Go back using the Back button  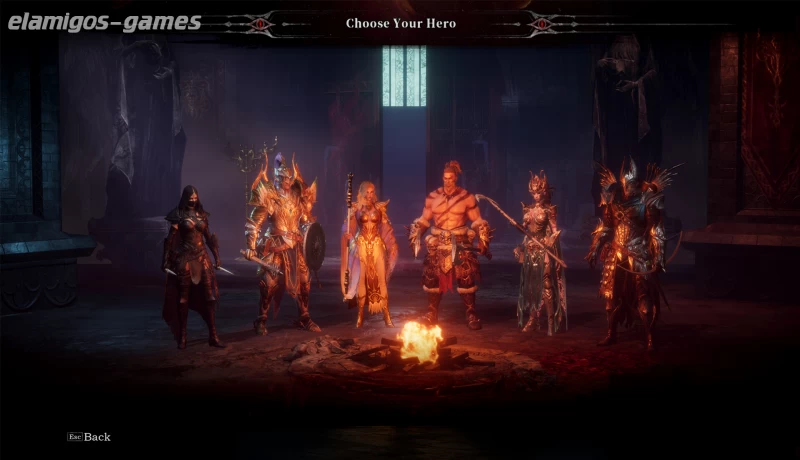pos(90,437)
